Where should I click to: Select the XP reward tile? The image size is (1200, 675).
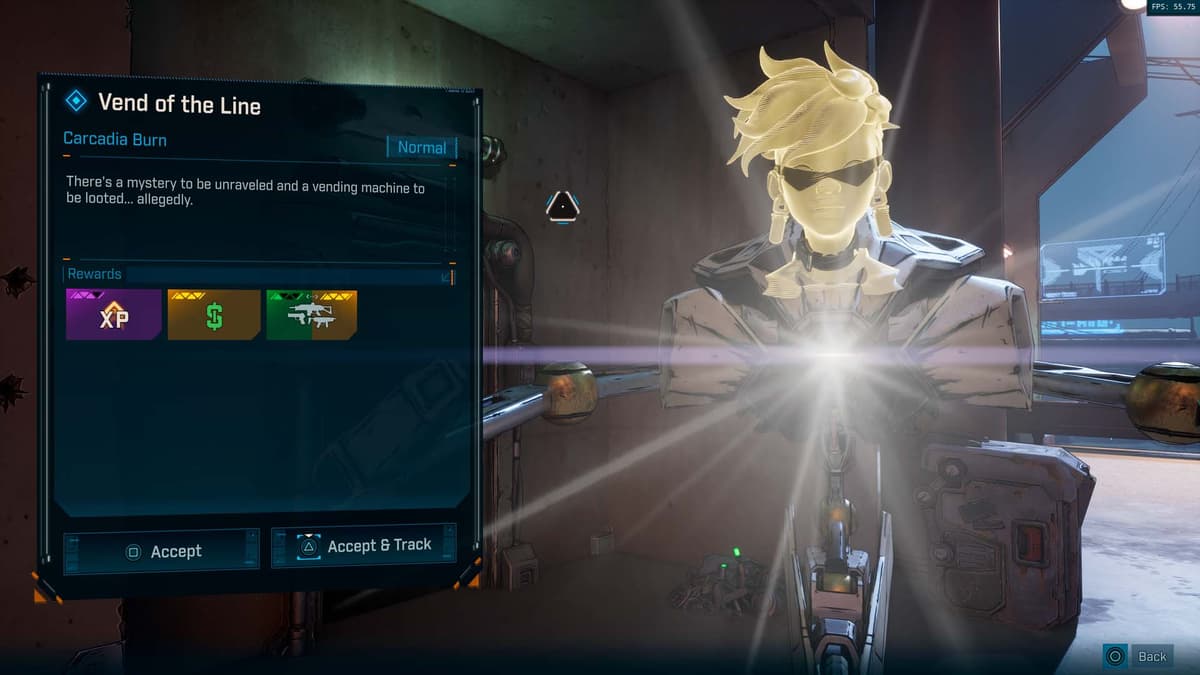pyautogui.click(x=113, y=315)
